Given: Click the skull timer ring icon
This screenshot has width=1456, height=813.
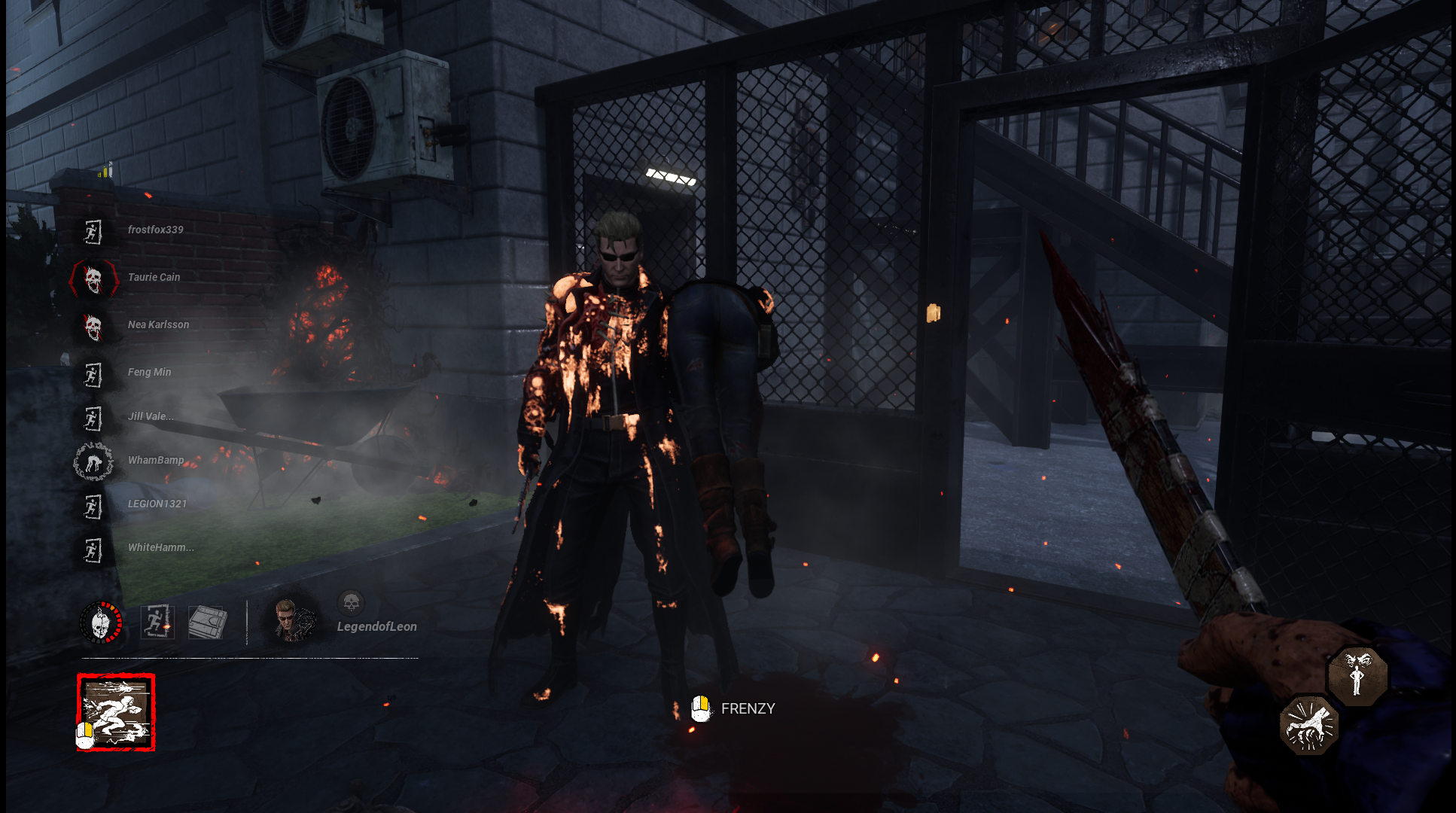Looking at the screenshot, I should coord(101,623).
